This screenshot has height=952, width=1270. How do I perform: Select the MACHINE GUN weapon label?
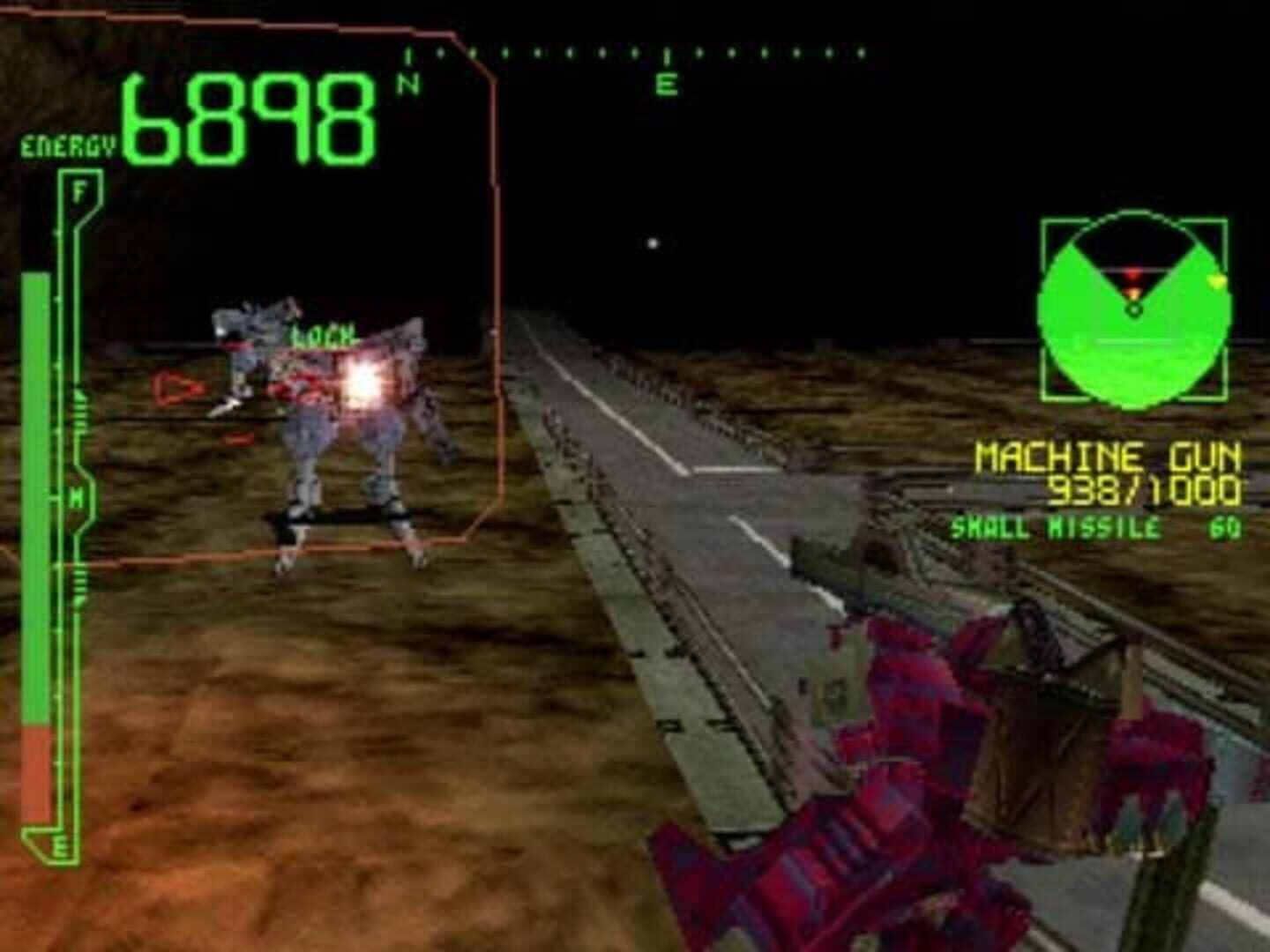[x=1113, y=457]
